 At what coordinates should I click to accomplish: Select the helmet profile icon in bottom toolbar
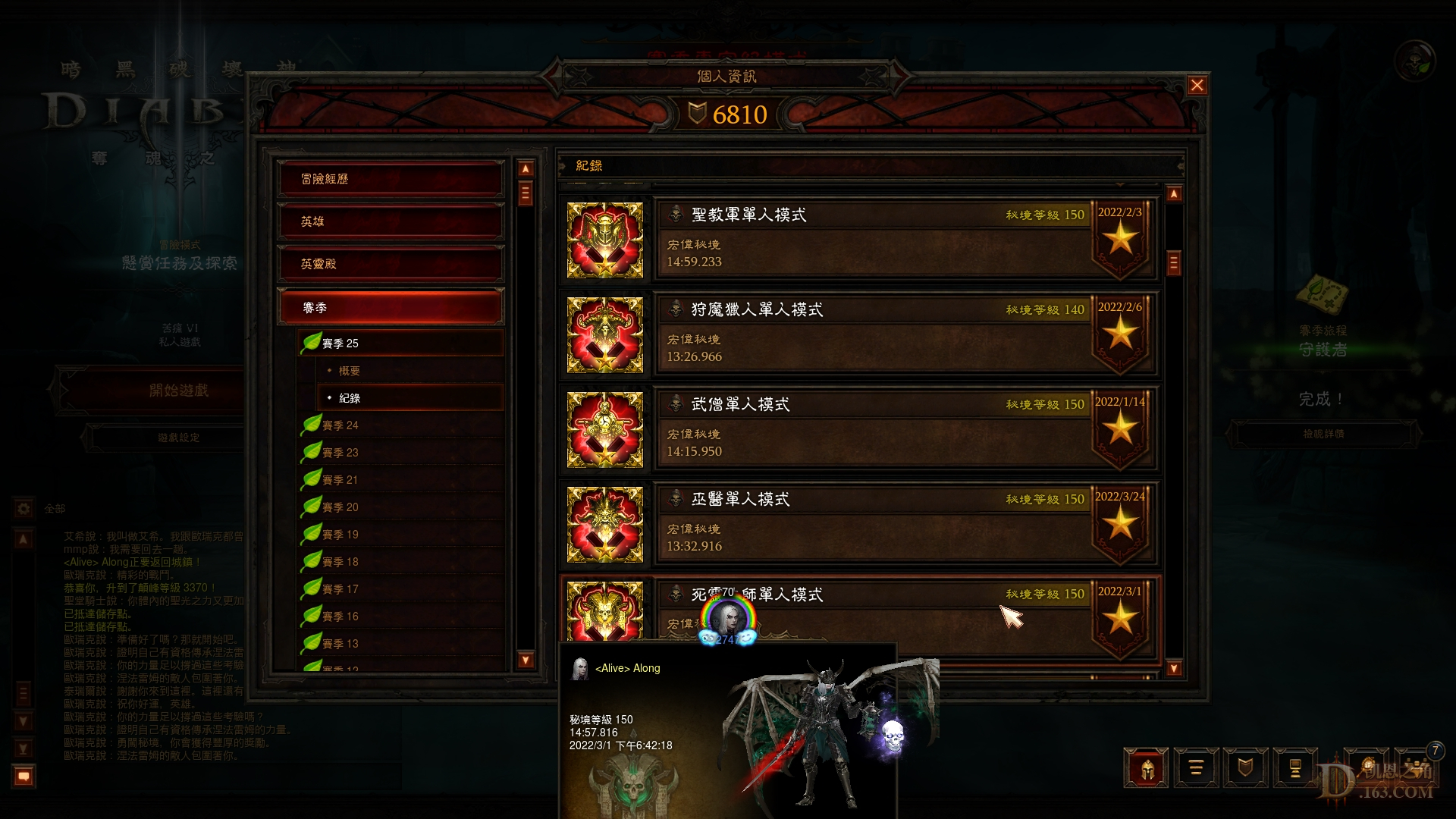tap(1147, 767)
